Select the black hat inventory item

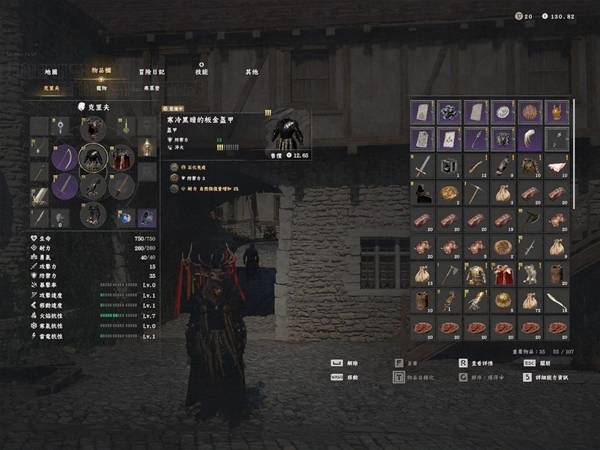422,192
